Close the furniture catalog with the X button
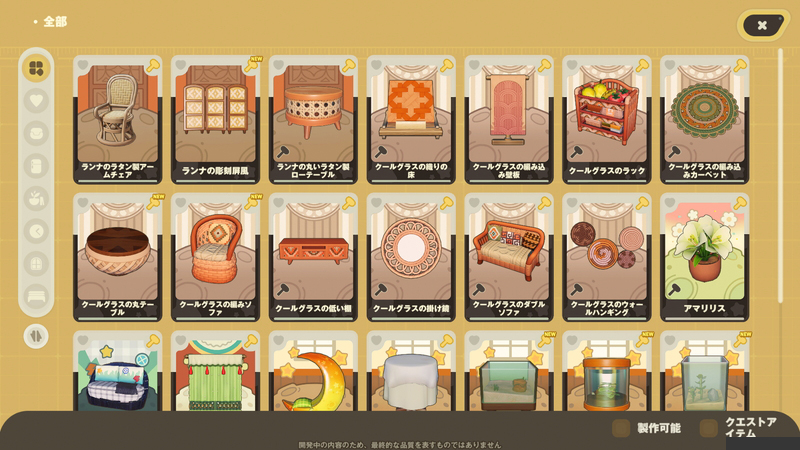This screenshot has width=800, height=450. [x=762, y=25]
